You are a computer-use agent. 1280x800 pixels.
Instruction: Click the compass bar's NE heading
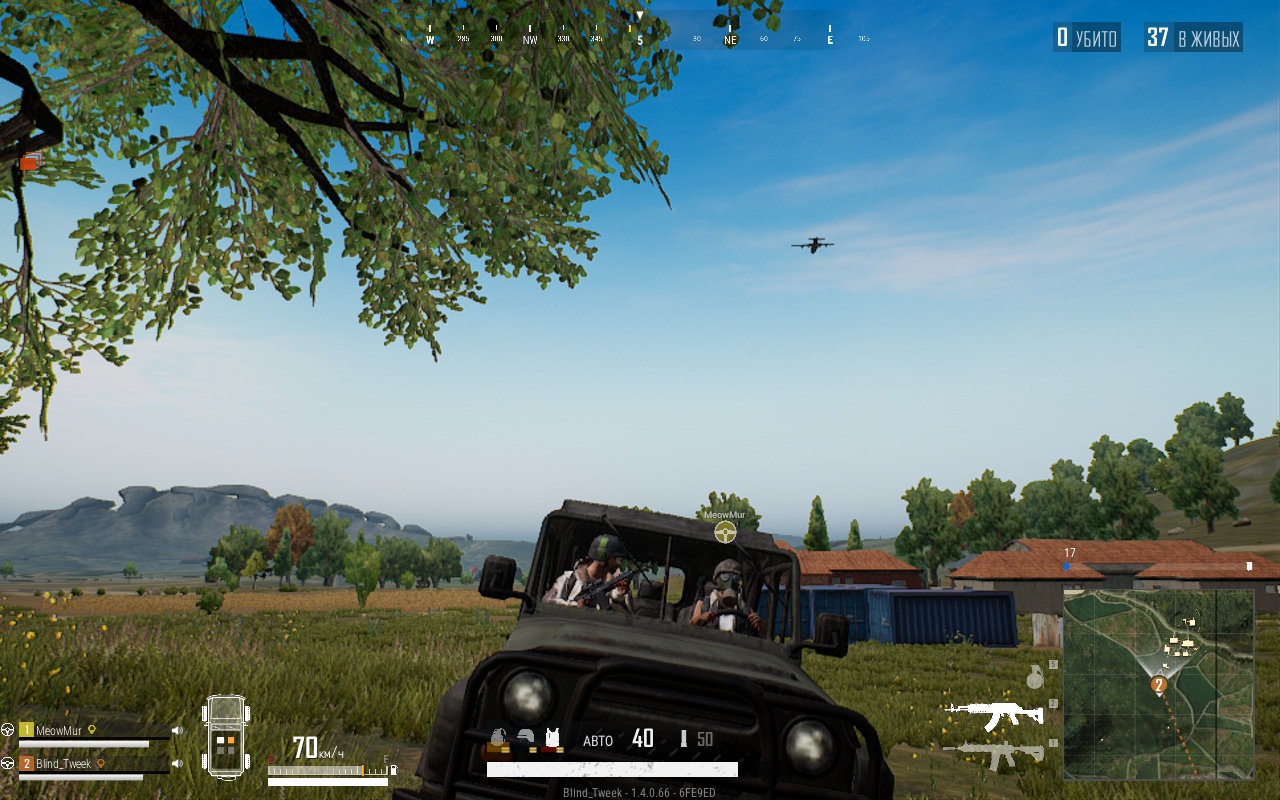click(730, 40)
